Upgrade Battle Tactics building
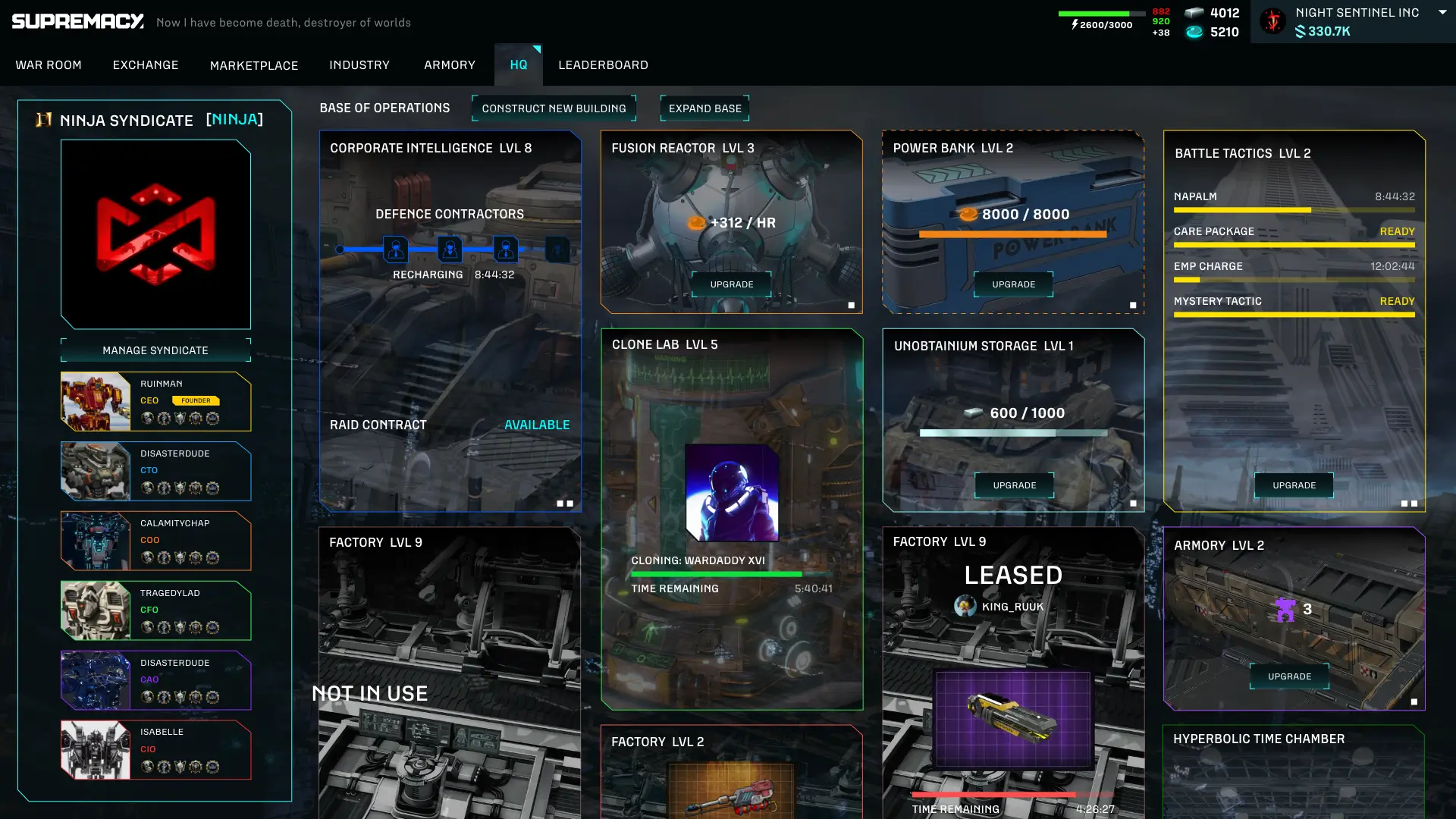Screen dimensions: 1456x819 click(x=1294, y=485)
